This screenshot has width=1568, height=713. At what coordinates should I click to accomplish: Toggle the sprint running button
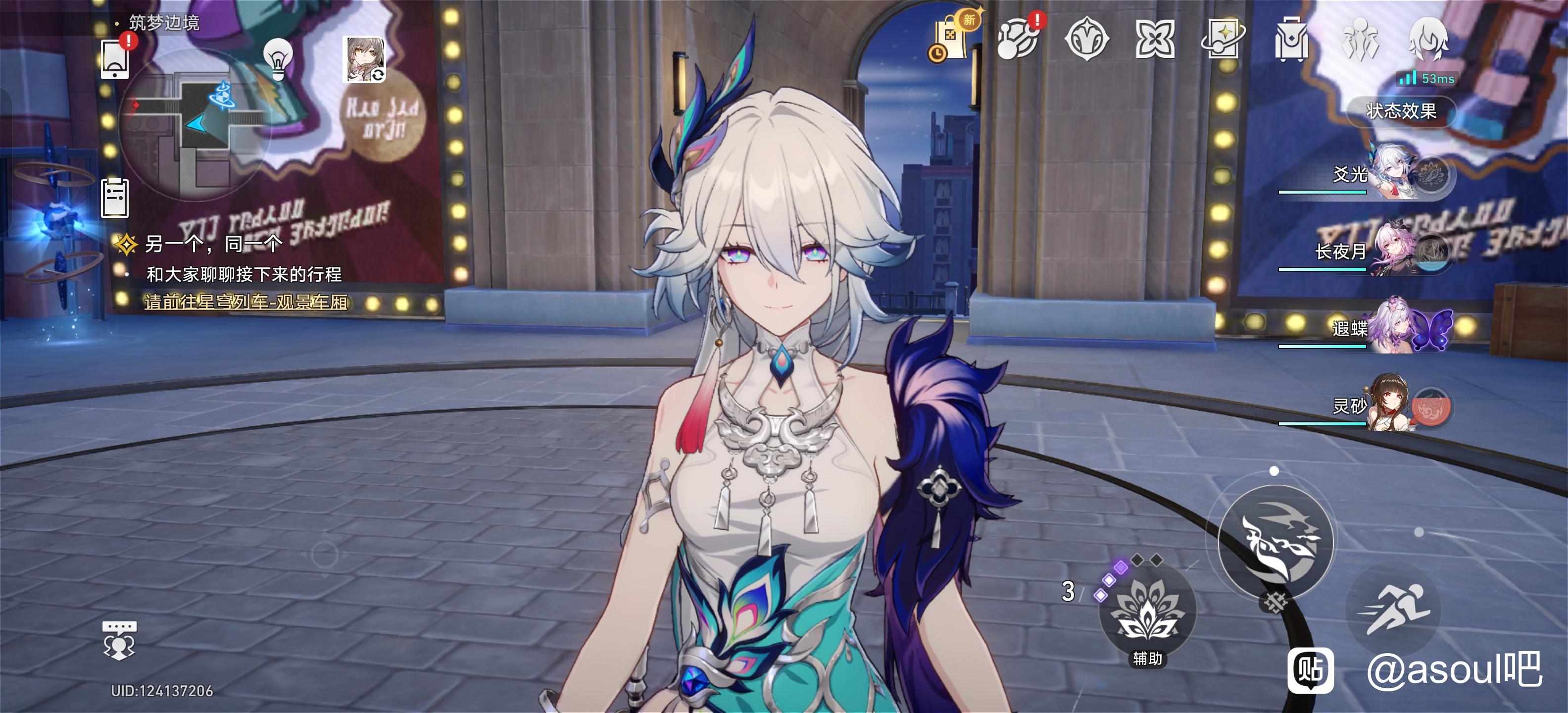(x=1395, y=609)
